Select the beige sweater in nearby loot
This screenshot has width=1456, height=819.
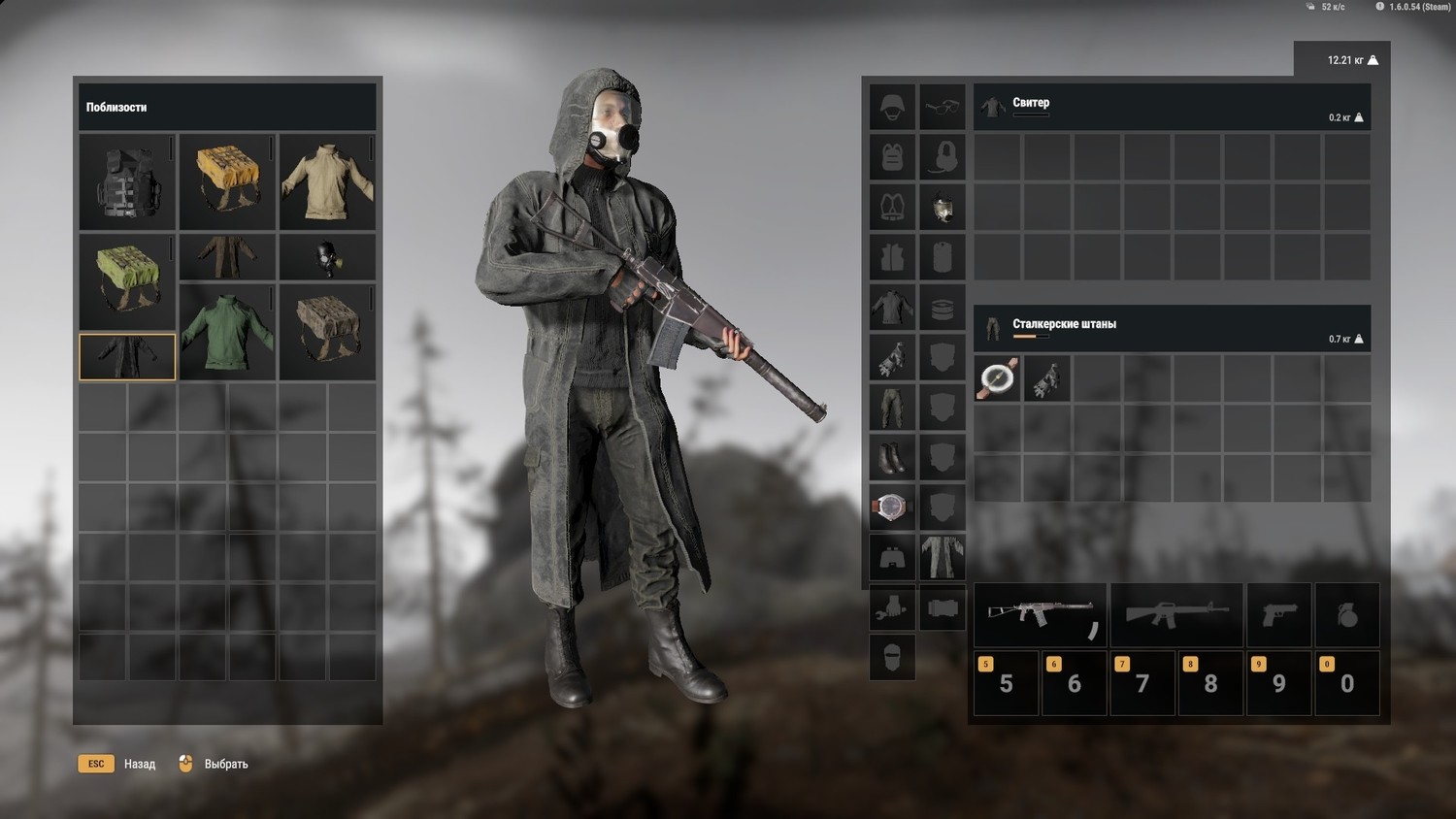(x=327, y=182)
